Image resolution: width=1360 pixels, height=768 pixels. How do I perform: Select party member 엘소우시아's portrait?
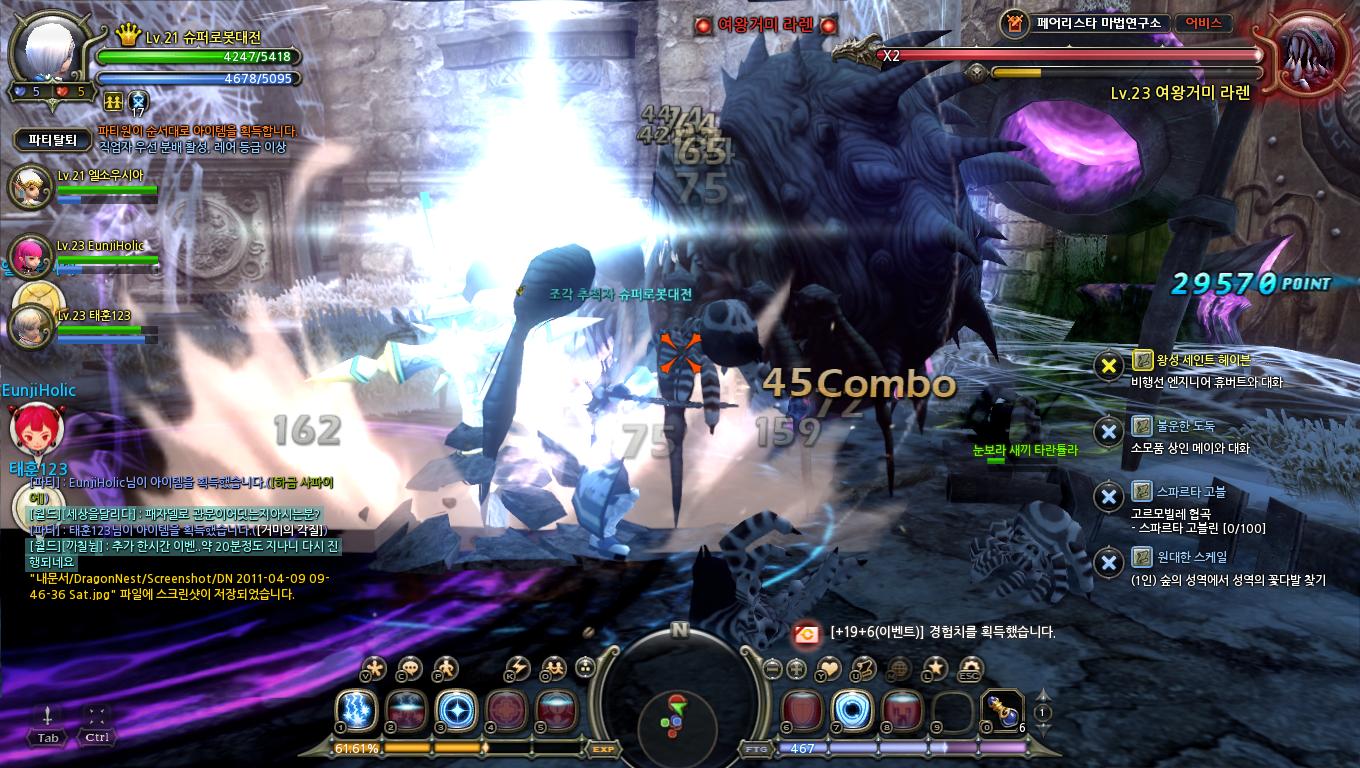(30, 187)
